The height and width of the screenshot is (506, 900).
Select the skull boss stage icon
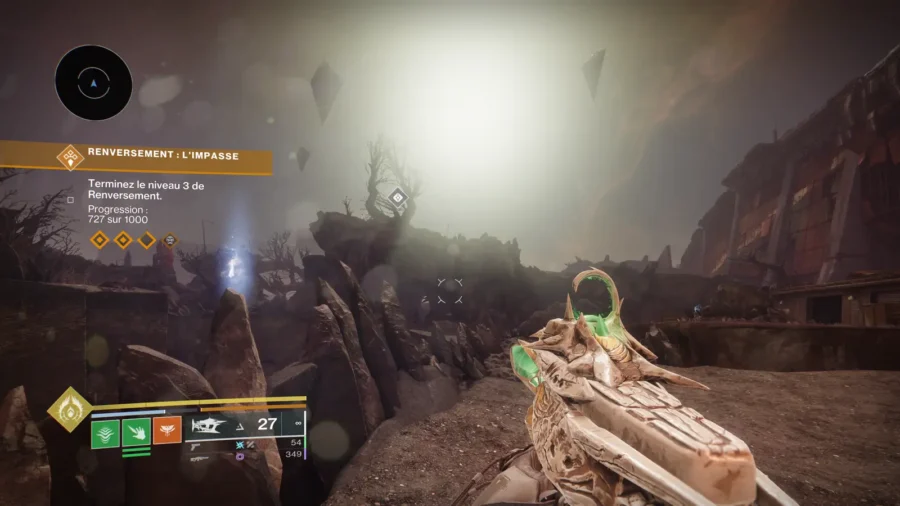[171, 240]
